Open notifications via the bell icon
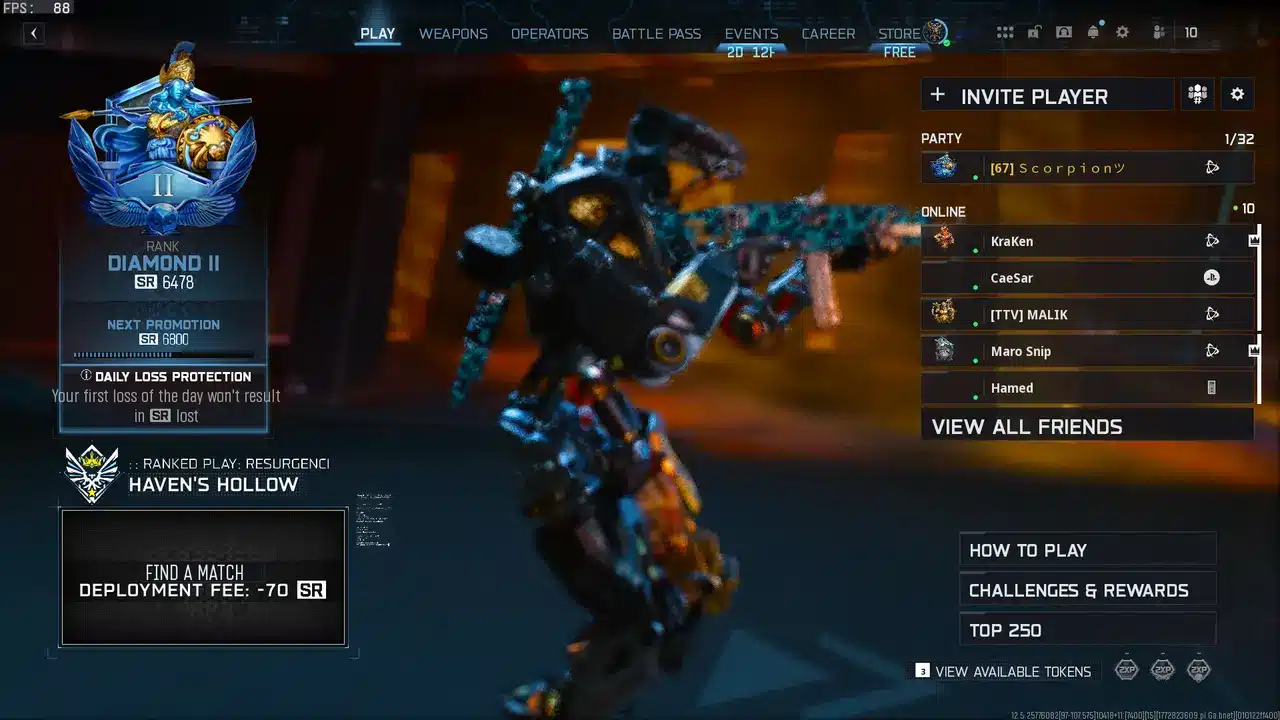This screenshot has height=720, width=1280. point(1093,33)
